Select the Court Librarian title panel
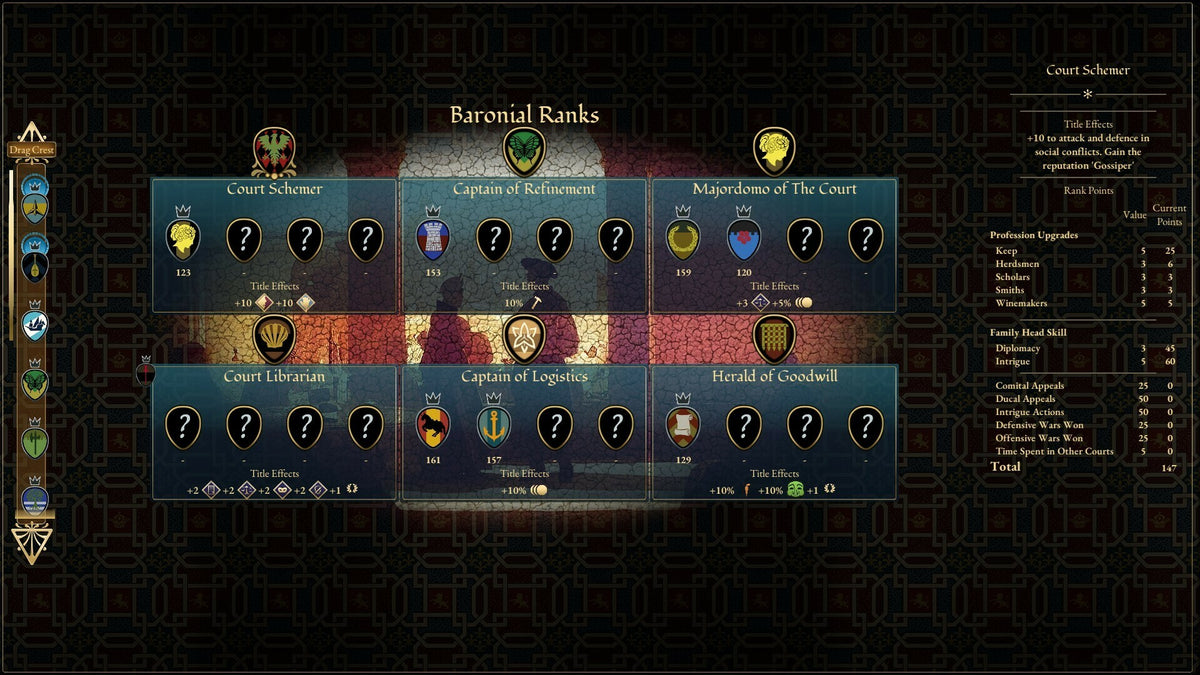This screenshot has width=1200, height=675. 274,377
